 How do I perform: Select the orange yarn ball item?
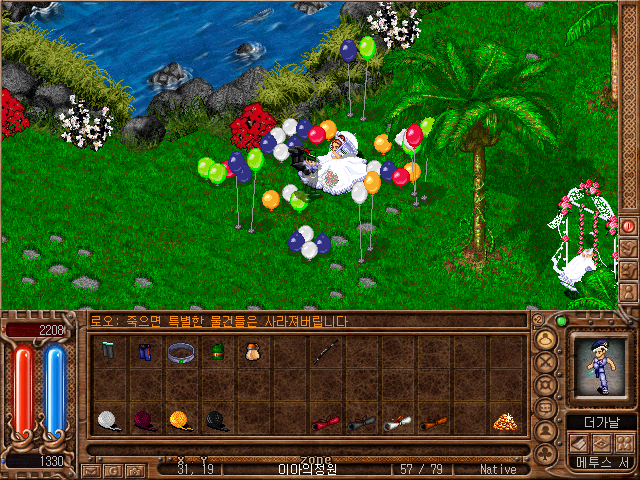point(180,421)
